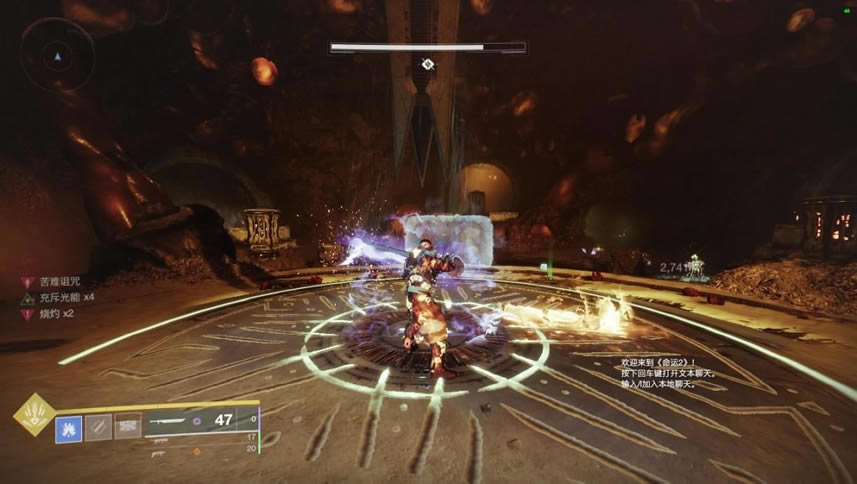Click the boss marker diamond under health bar
The image size is (857, 484).
[x=428, y=64]
